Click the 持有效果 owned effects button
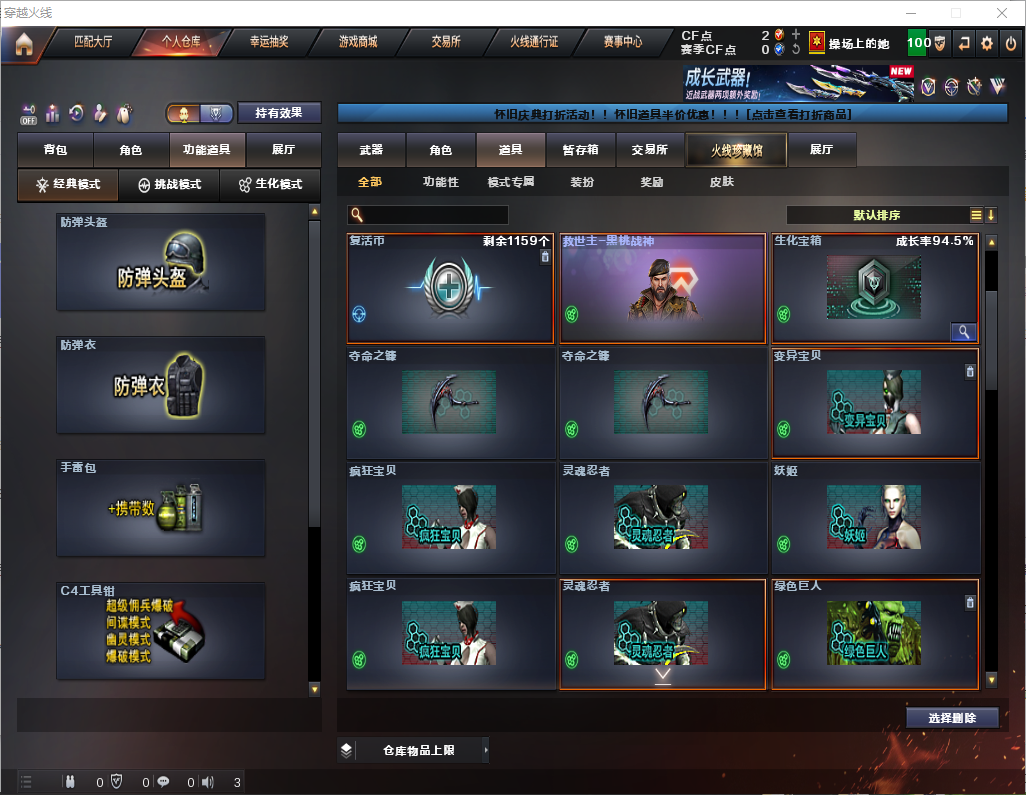The height and width of the screenshot is (795, 1026). tap(279, 113)
